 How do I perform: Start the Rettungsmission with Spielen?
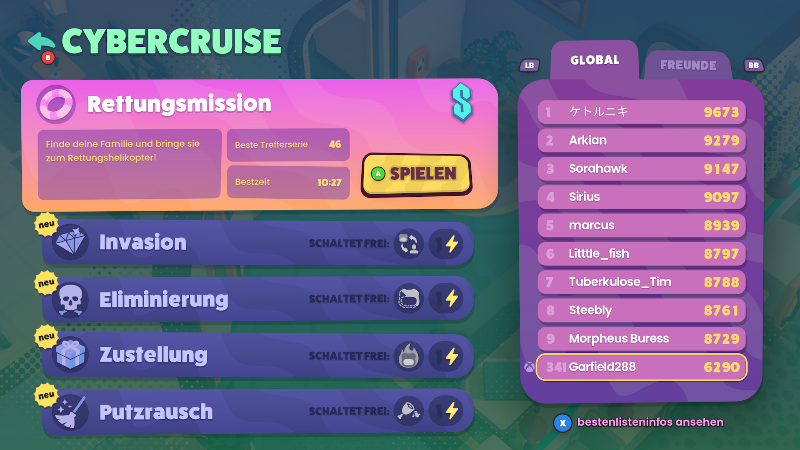[x=415, y=173]
